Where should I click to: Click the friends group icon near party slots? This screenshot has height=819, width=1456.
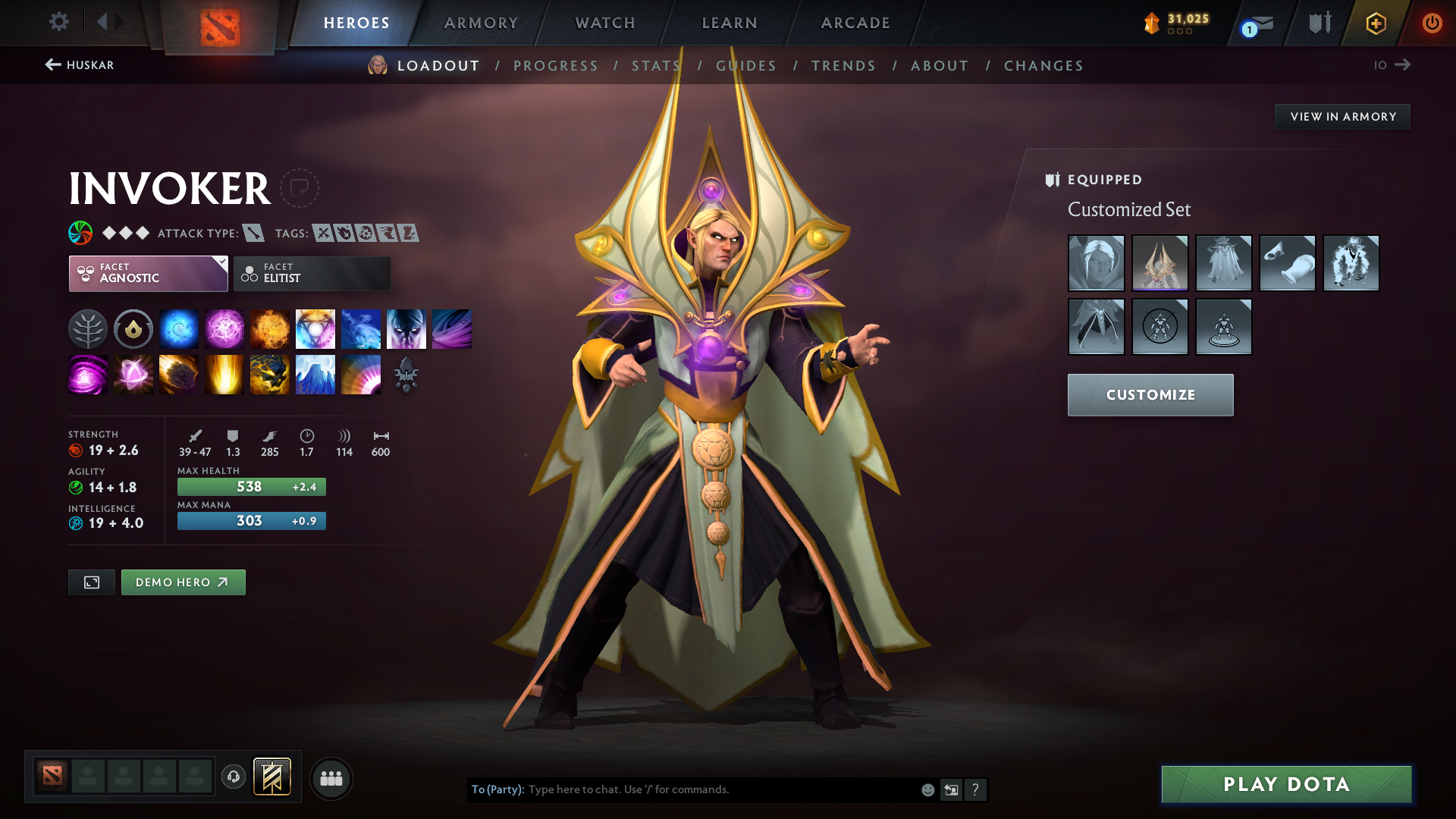pyautogui.click(x=331, y=777)
